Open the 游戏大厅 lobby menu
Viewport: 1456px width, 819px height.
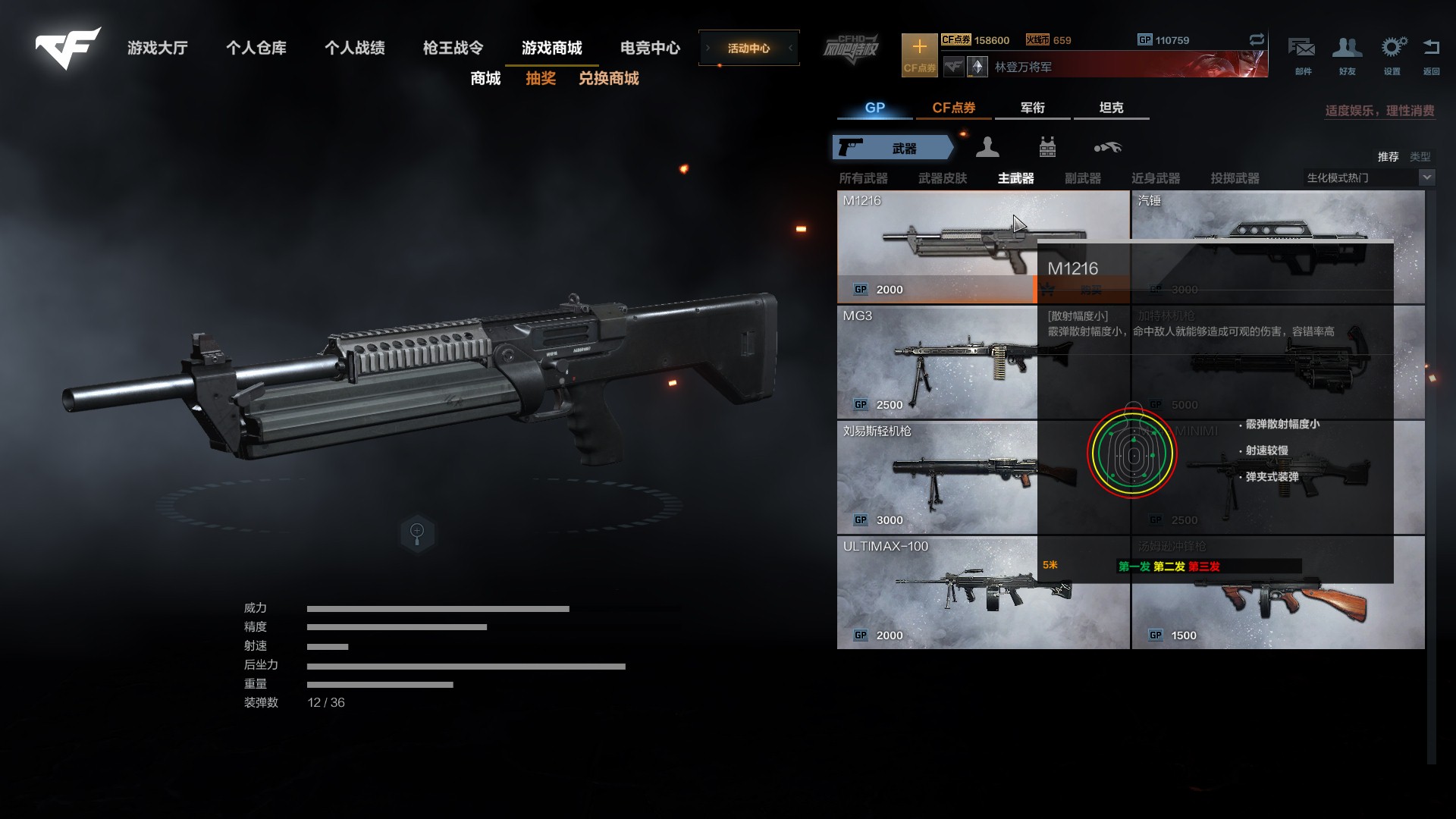click(x=158, y=49)
